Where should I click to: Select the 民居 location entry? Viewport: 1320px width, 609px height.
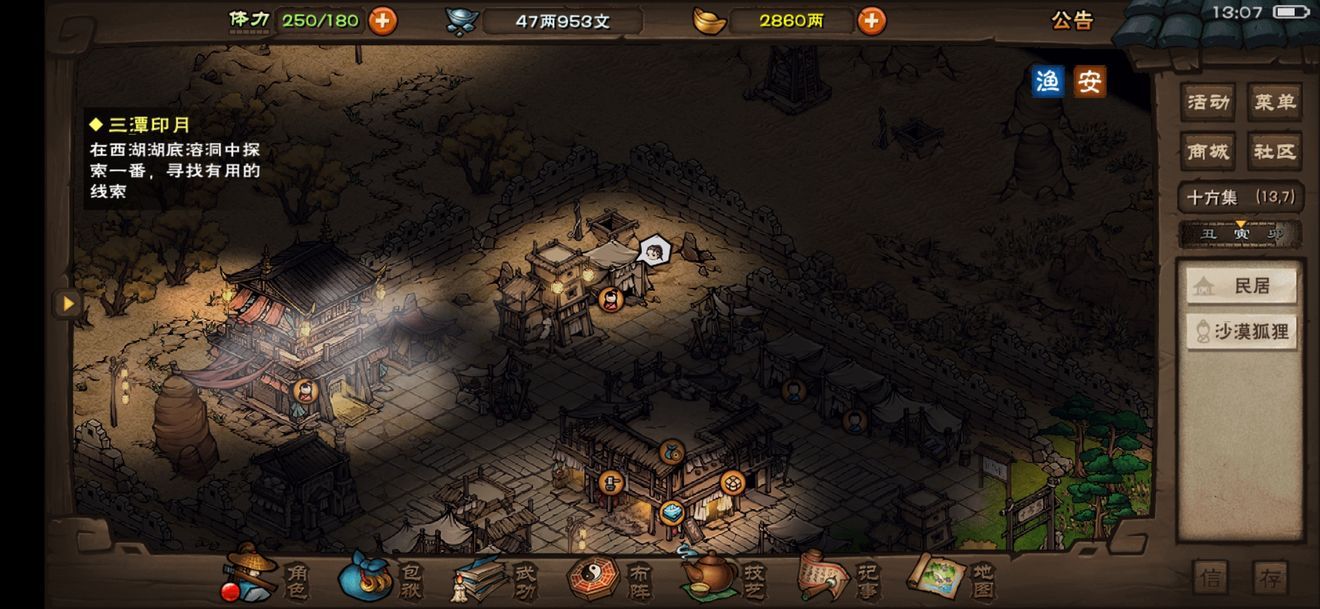coord(1241,287)
